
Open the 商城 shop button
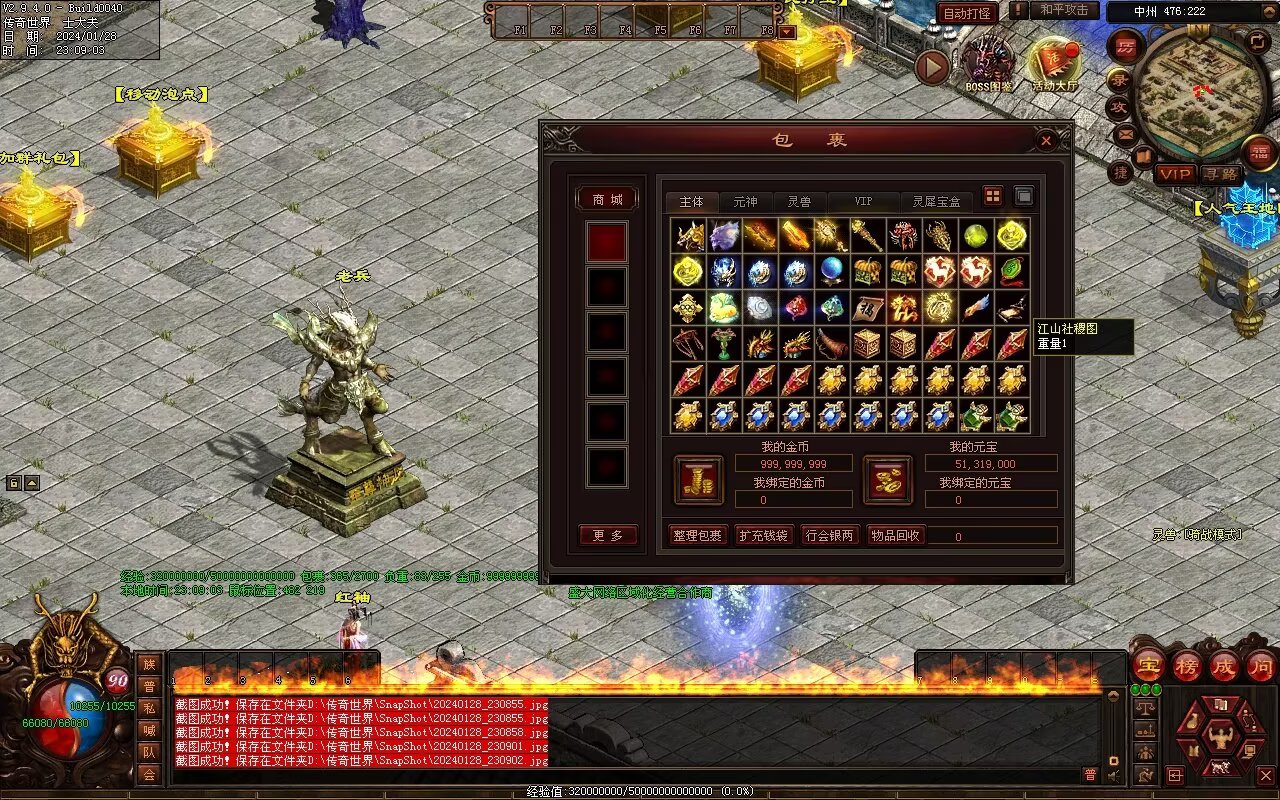pos(607,199)
